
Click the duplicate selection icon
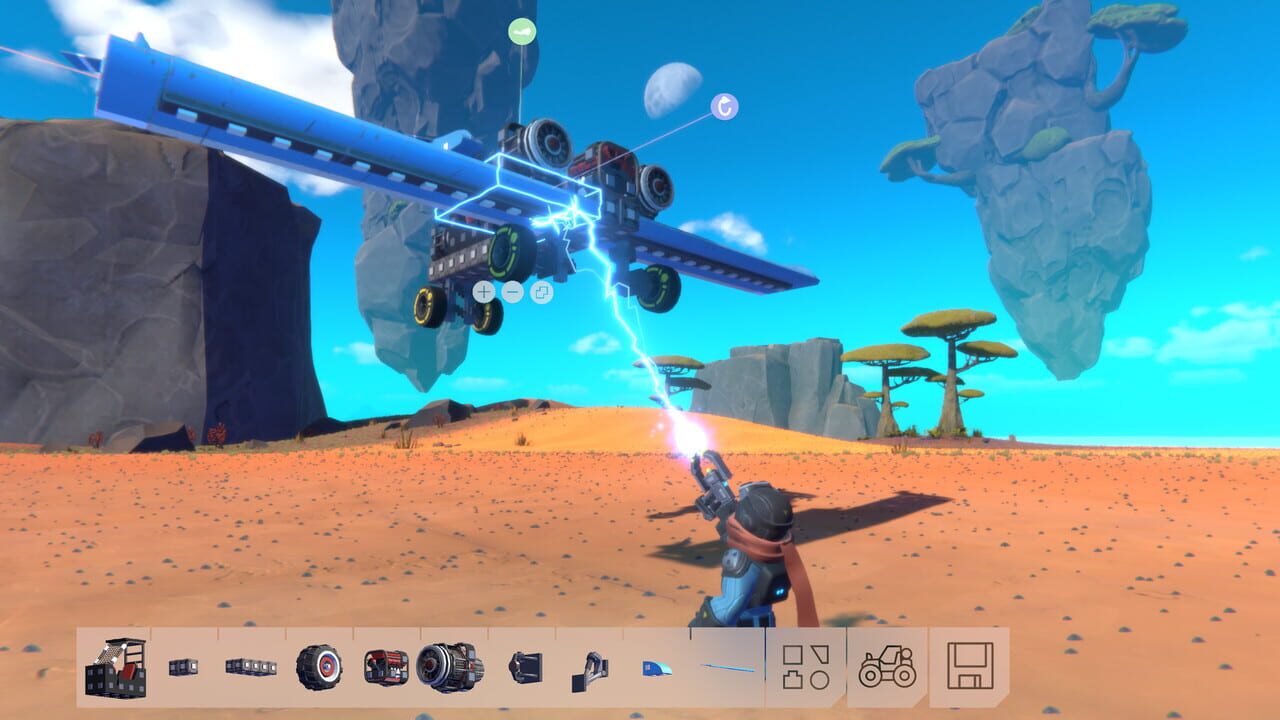coord(540,292)
